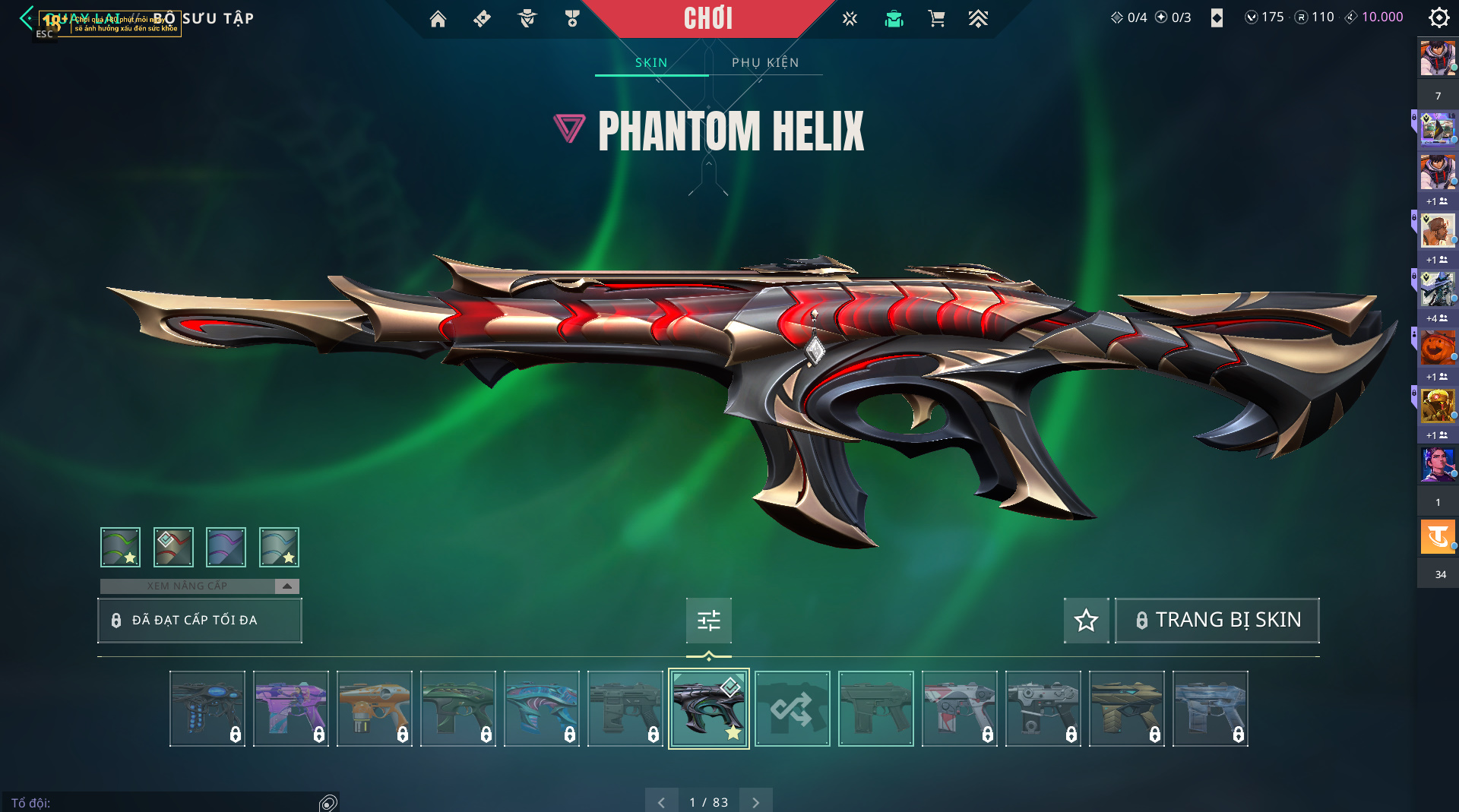Go to the next skin page

pyautogui.click(x=755, y=801)
